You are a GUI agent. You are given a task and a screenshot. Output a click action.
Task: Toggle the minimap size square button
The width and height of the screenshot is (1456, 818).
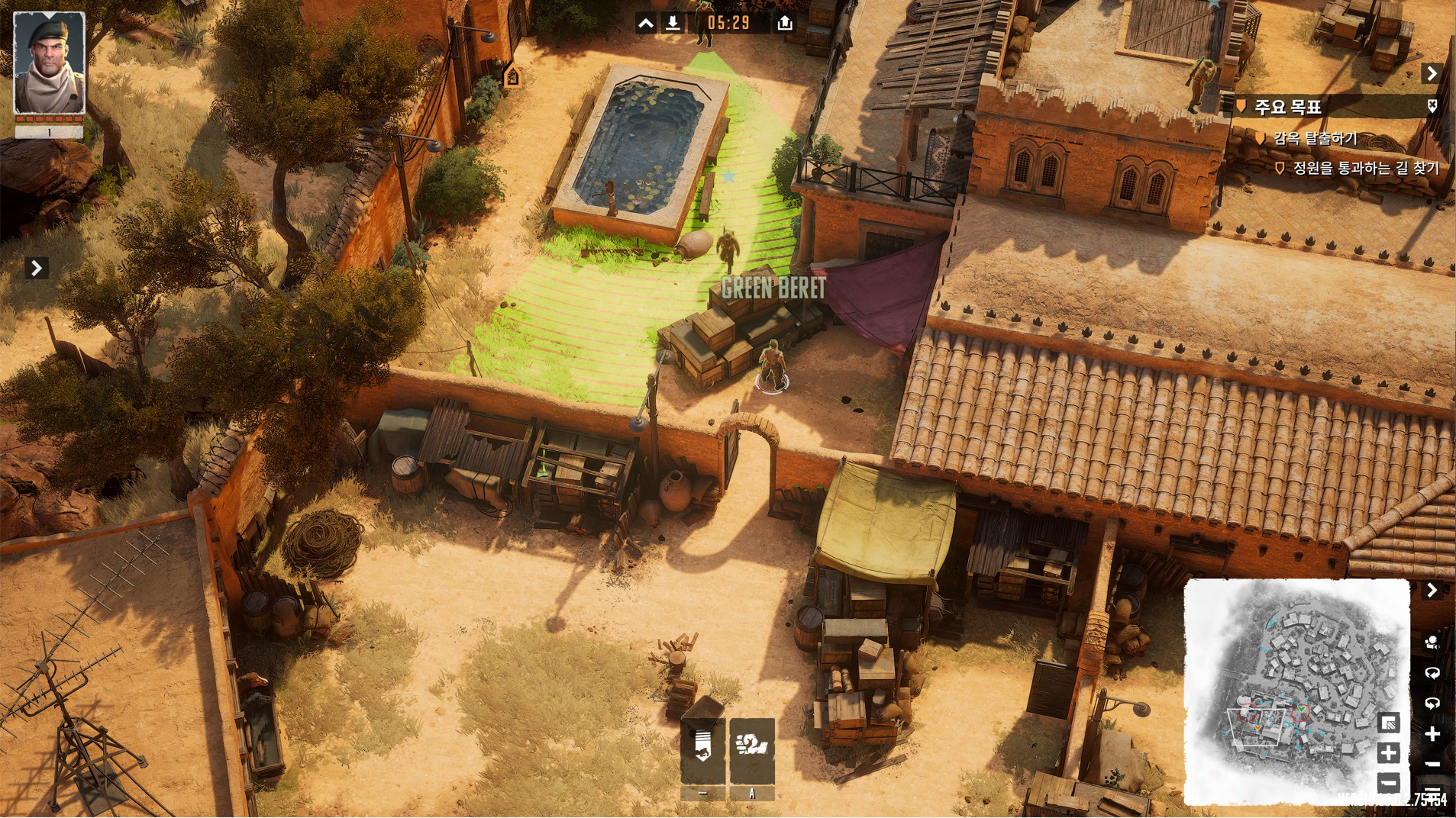1389,723
